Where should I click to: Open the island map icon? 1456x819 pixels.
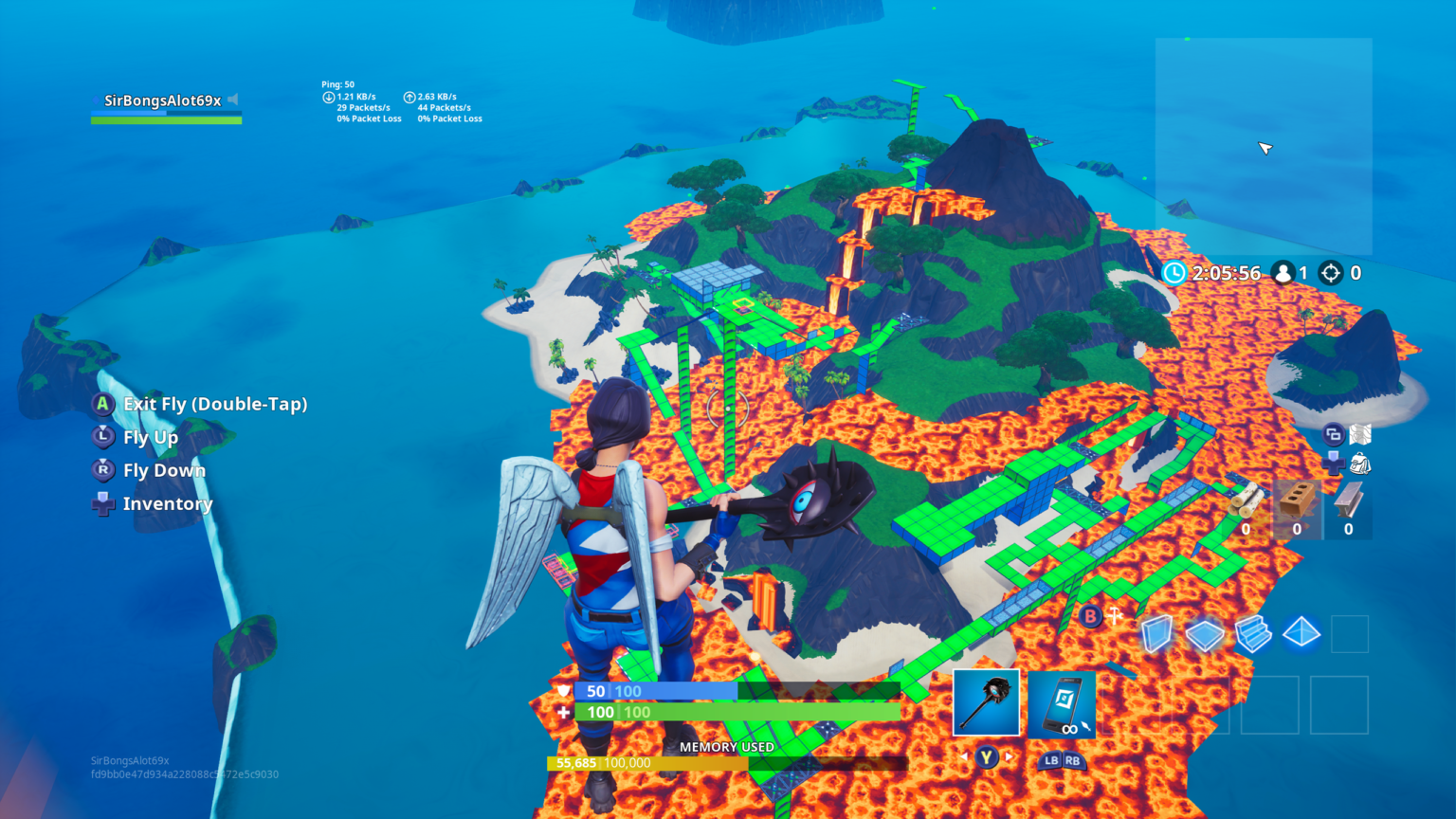(x=1359, y=434)
